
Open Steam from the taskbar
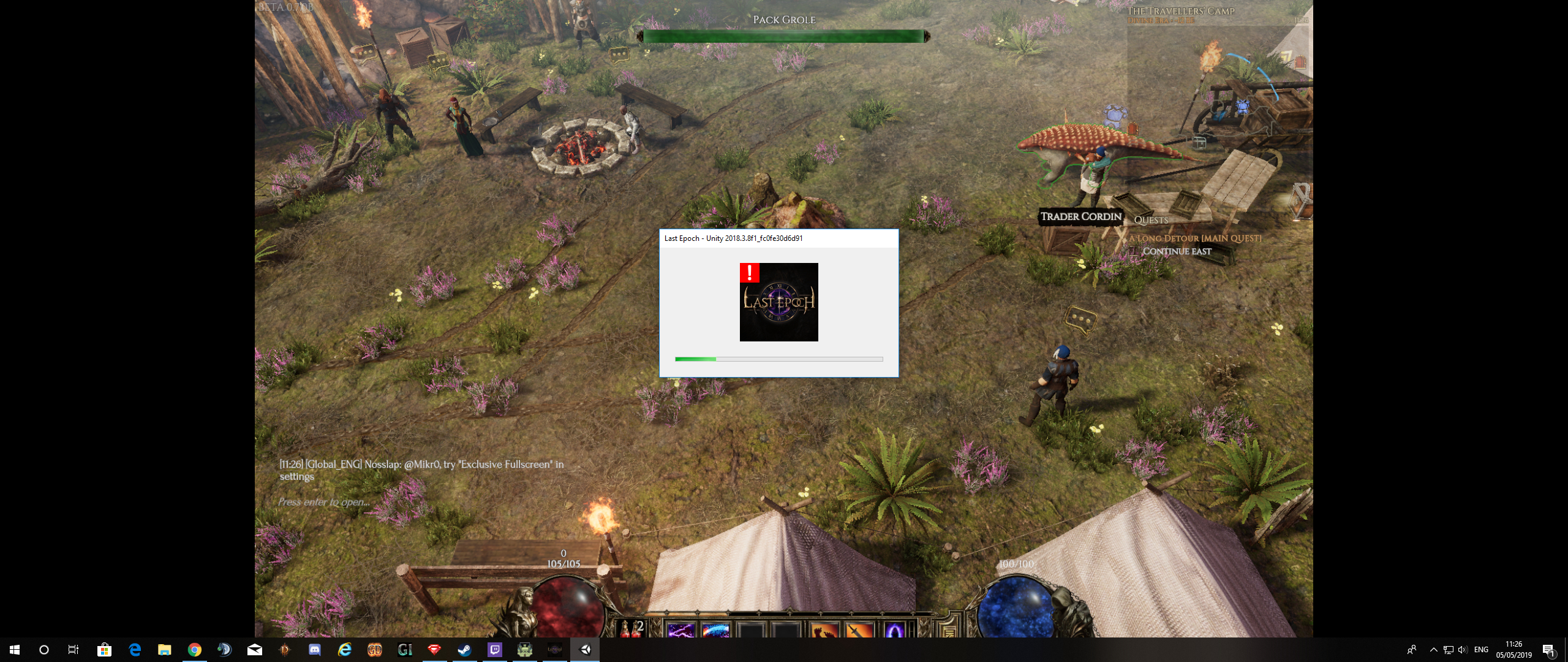[465, 650]
